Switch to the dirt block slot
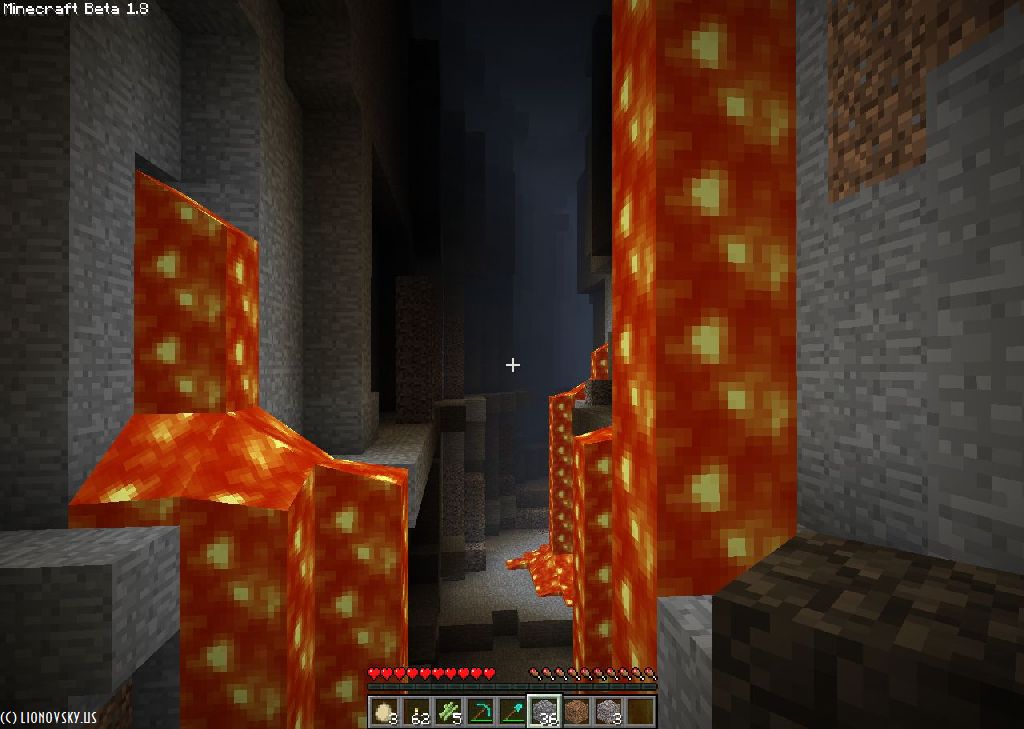Viewport: 1024px width, 729px height. tap(576, 711)
